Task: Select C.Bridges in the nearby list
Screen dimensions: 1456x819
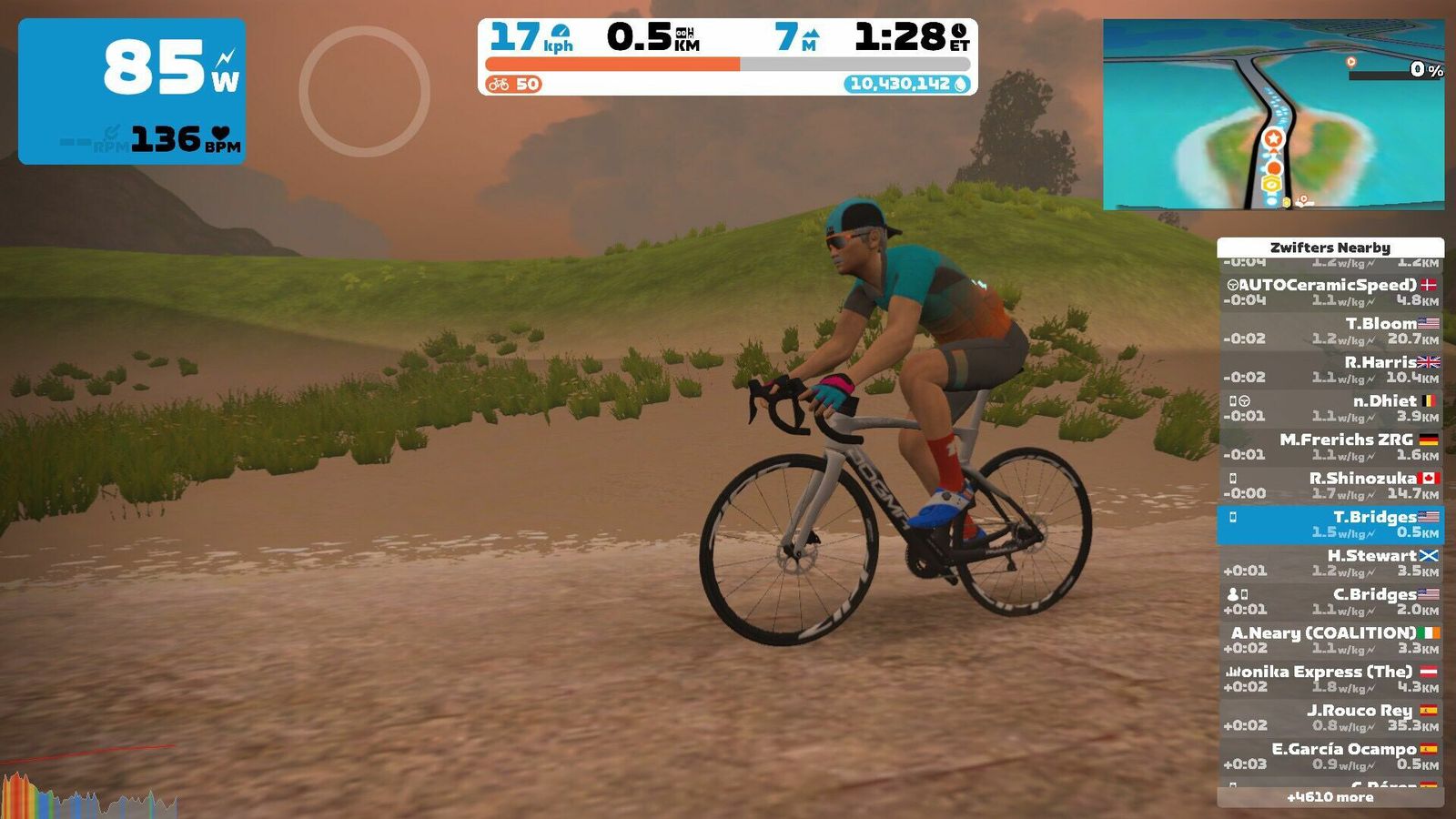Action: point(1330,602)
